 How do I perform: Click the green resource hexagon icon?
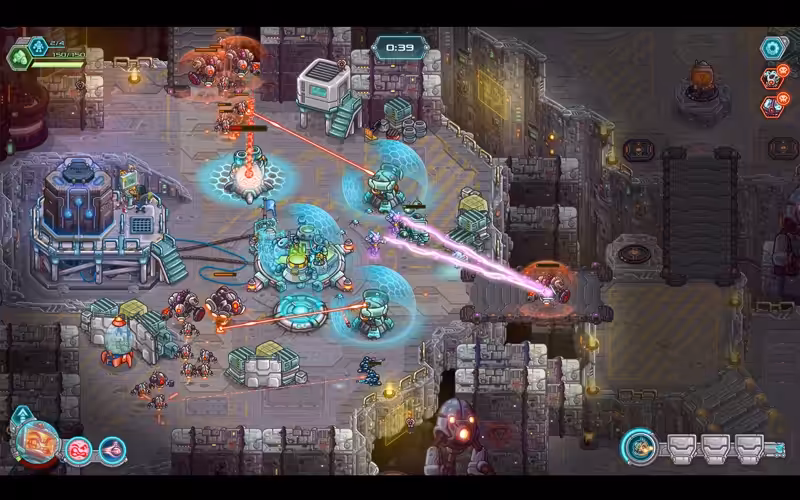tap(20, 58)
